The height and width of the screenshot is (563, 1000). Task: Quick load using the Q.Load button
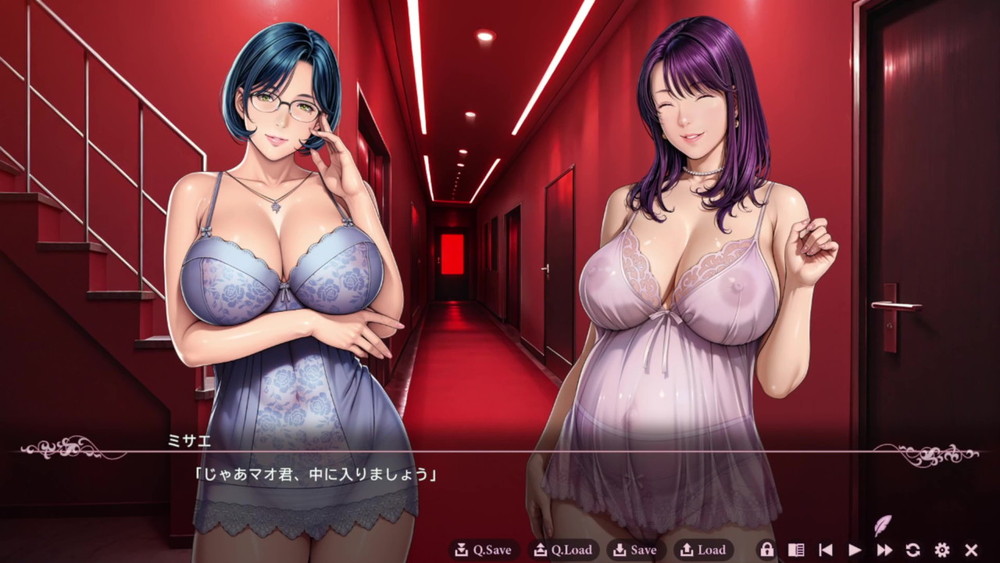tap(562, 550)
